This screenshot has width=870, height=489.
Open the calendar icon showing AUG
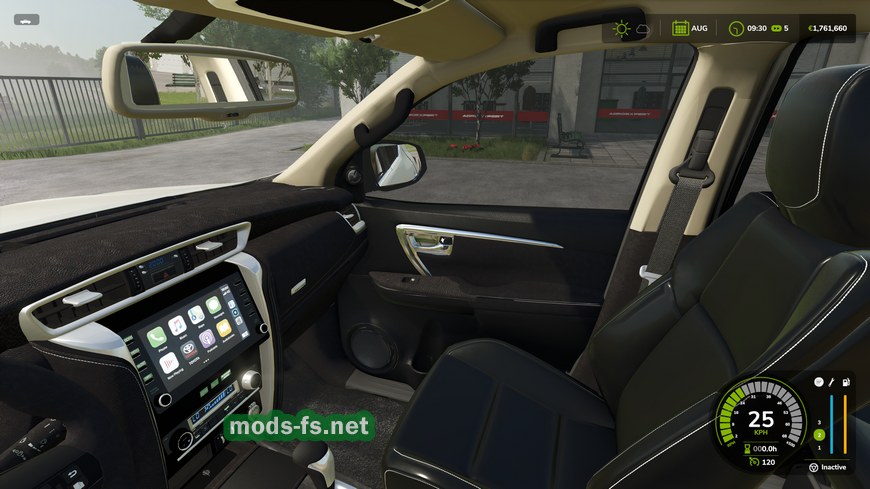pyautogui.click(x=680, y=29)
